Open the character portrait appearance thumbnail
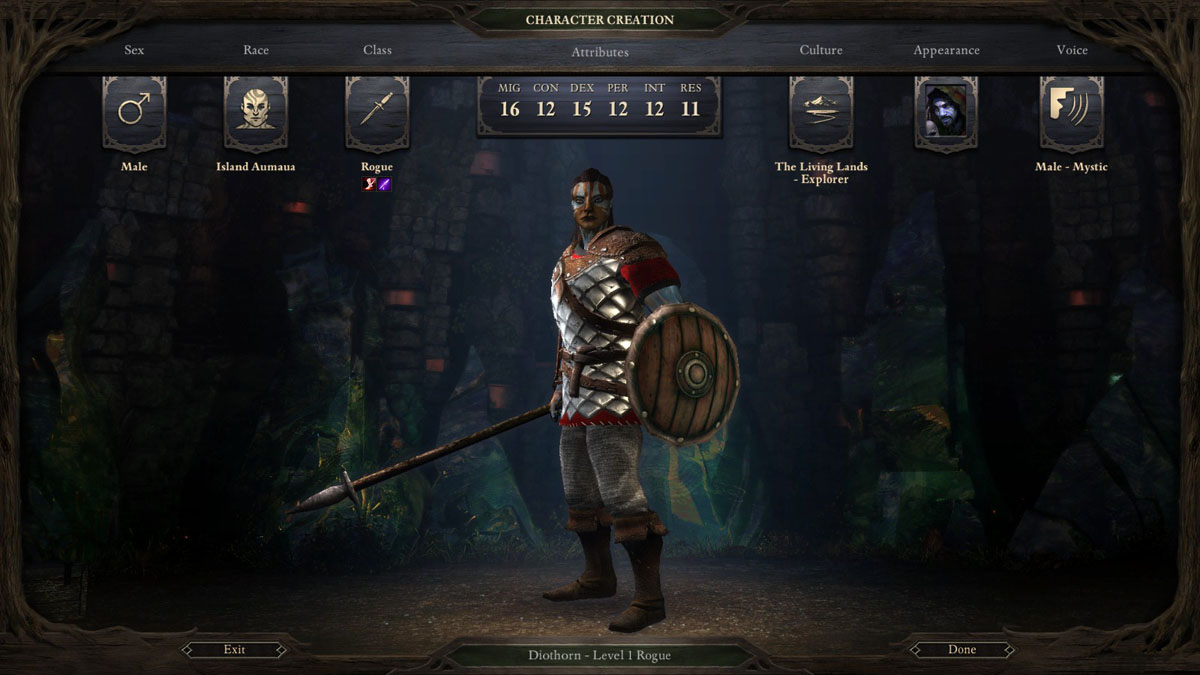 945,113
